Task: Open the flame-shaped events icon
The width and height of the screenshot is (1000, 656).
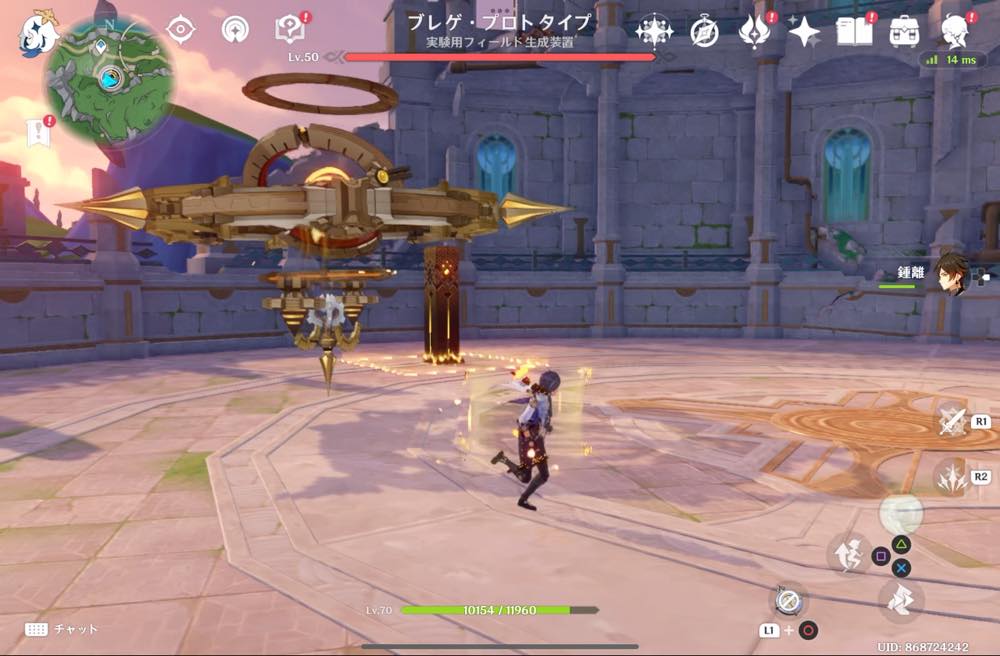Action: (x=753, y=32)
